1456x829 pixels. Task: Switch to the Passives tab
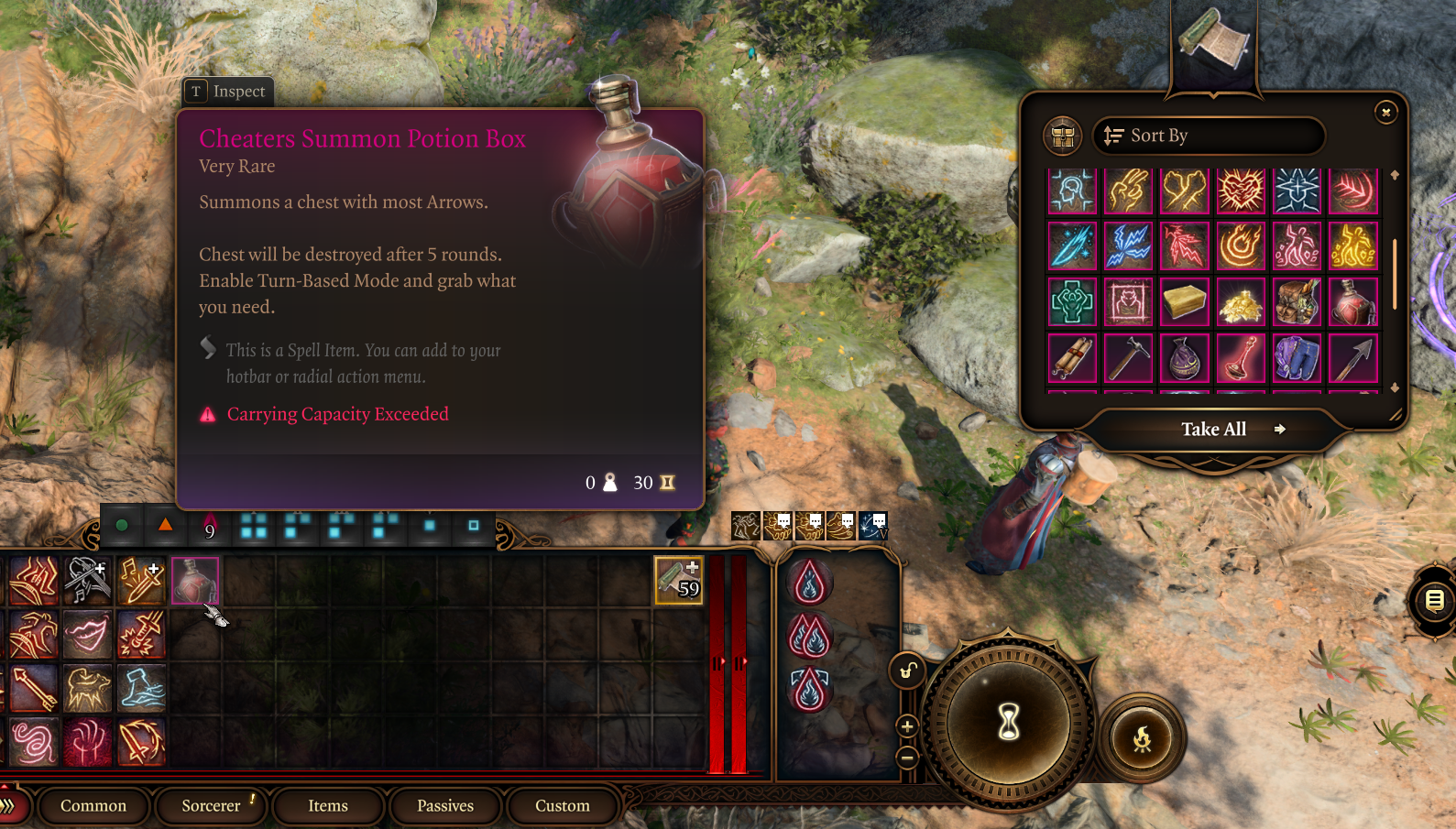[445, 806]
